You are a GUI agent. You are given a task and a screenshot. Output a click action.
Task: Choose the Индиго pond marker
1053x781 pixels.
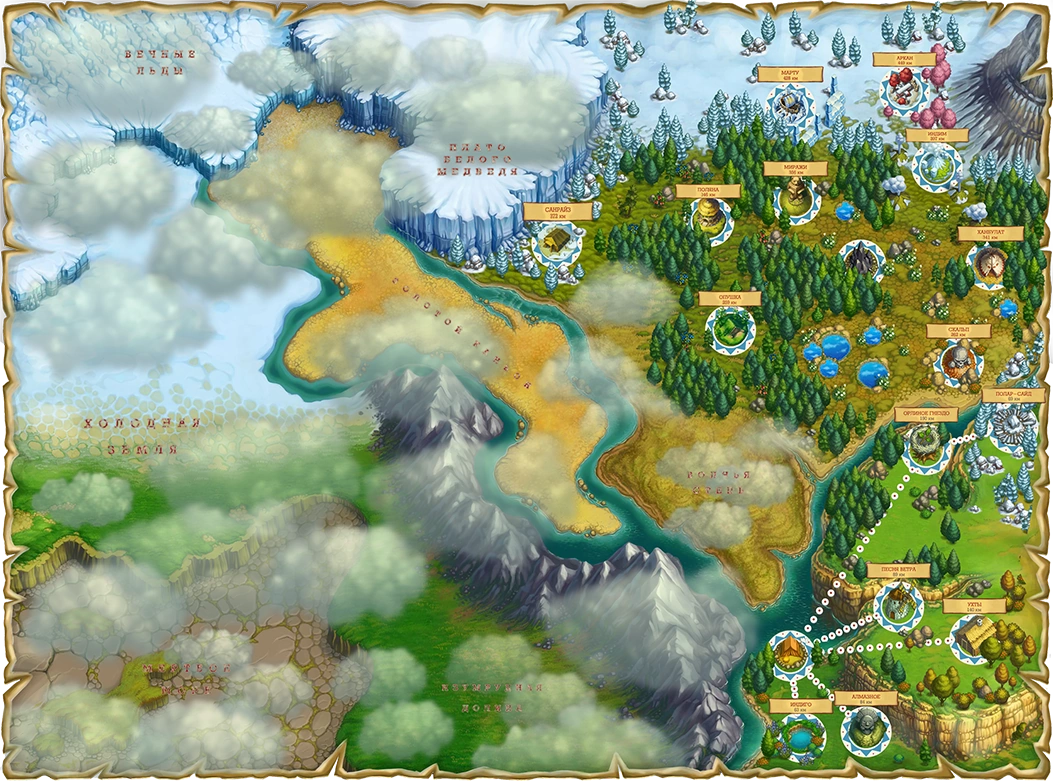coord(797,737)
